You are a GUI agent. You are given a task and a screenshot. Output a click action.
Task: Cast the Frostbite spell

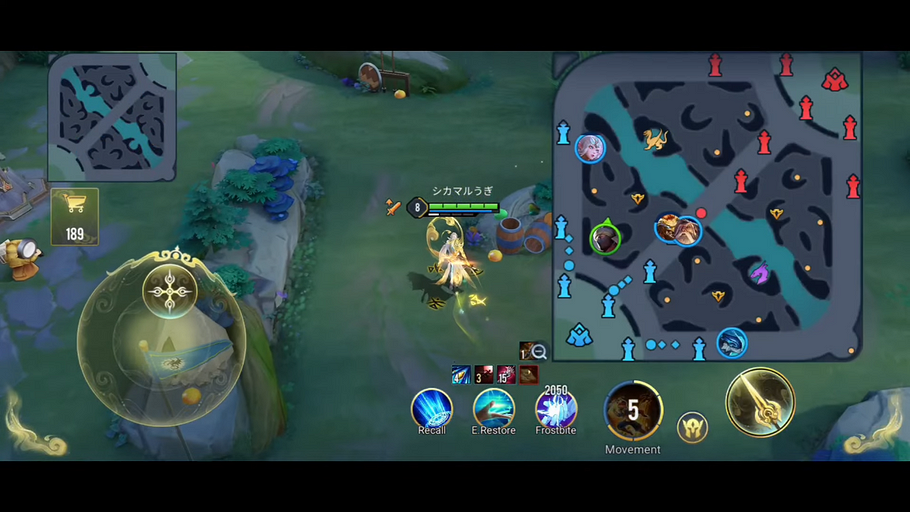[555, 409]
